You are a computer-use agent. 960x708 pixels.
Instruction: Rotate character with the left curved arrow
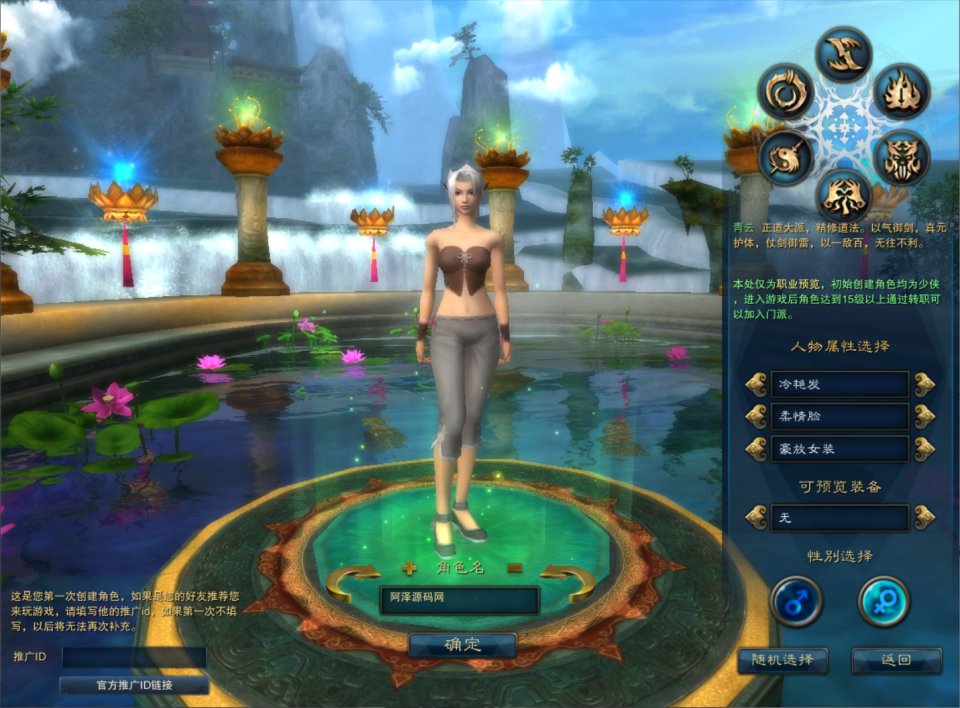[352, 581]
